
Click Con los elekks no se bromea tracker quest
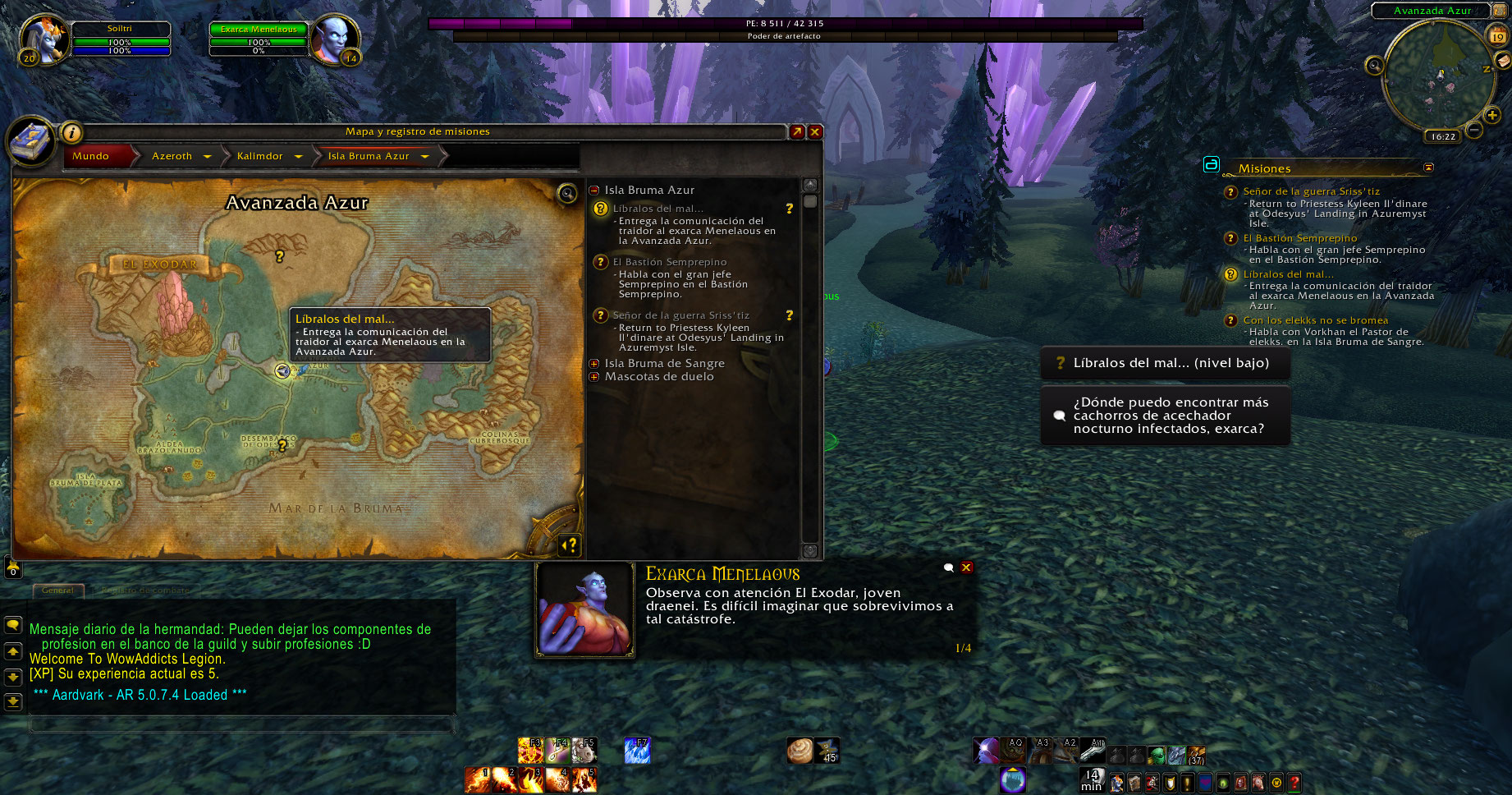(x=1315, y=320)
